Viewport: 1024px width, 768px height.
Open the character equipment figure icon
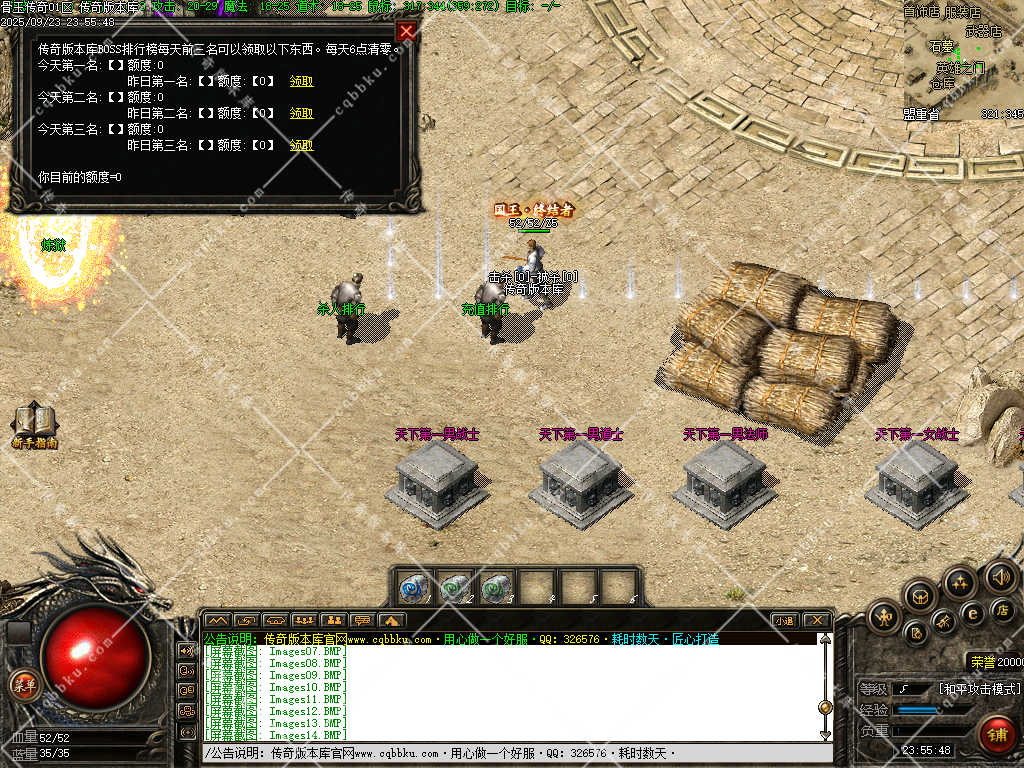point(885,617)
